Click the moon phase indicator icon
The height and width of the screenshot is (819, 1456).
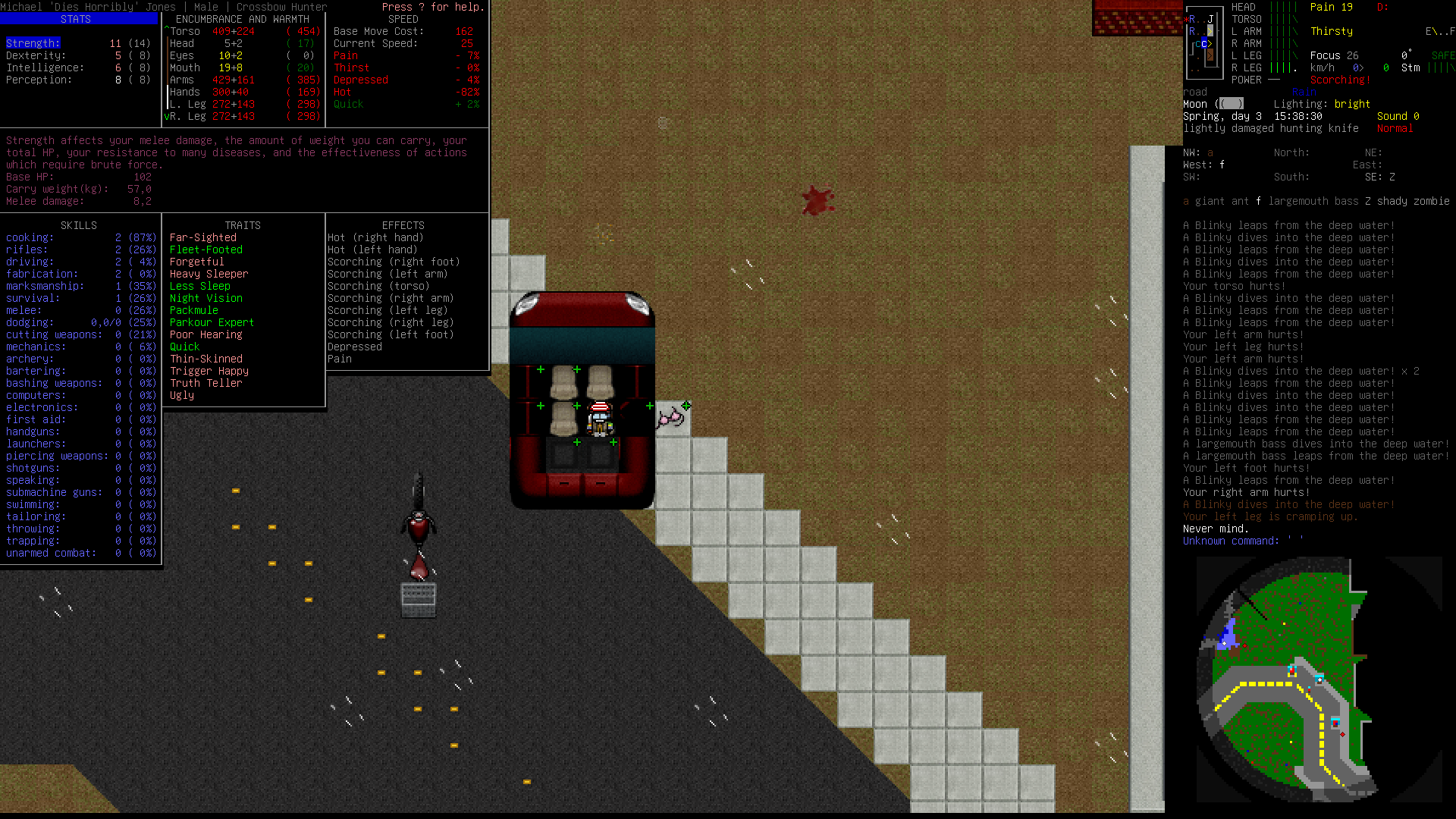tap(1232, 103)
